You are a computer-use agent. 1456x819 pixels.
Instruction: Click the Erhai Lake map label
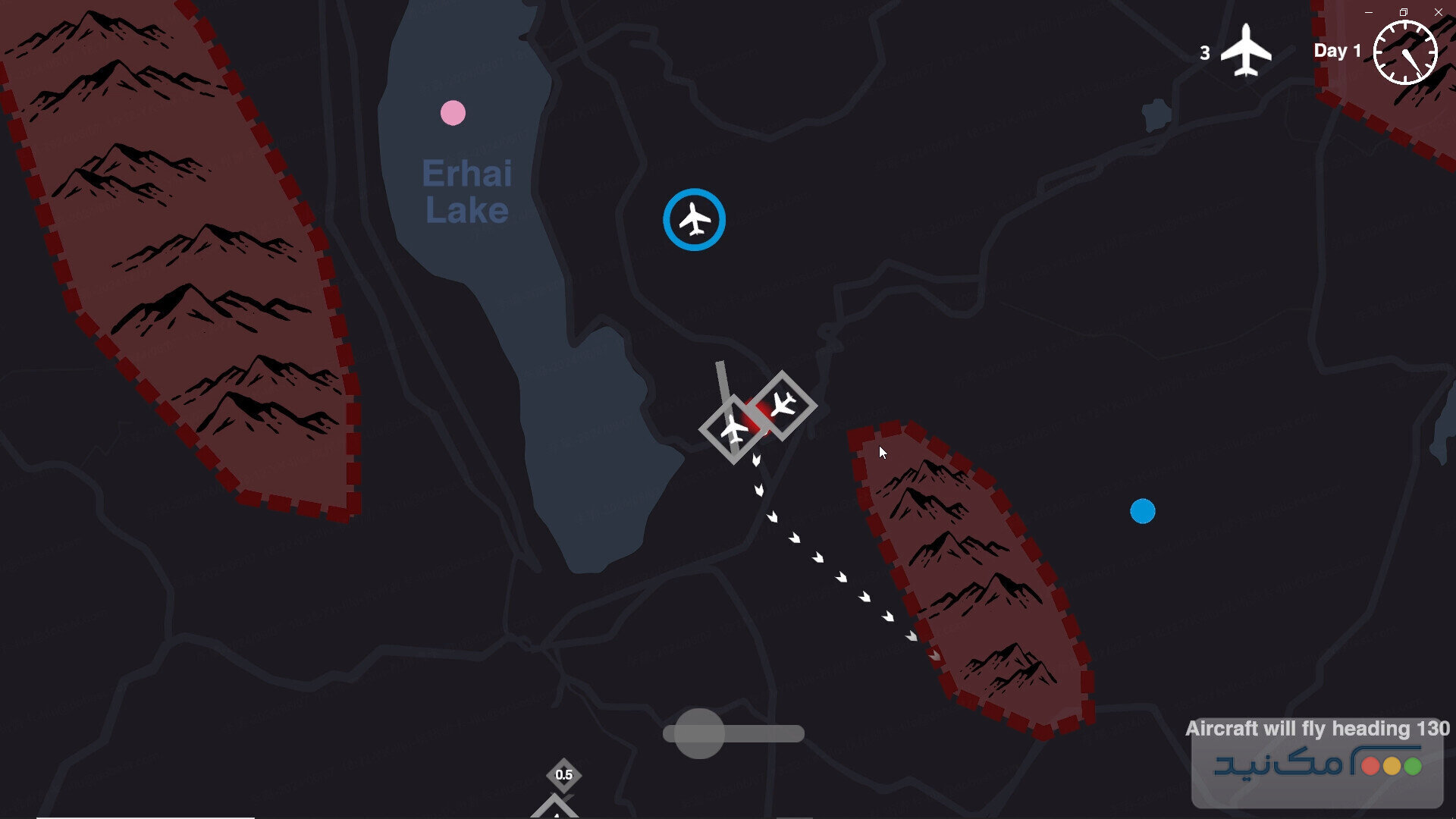(466, 190)
